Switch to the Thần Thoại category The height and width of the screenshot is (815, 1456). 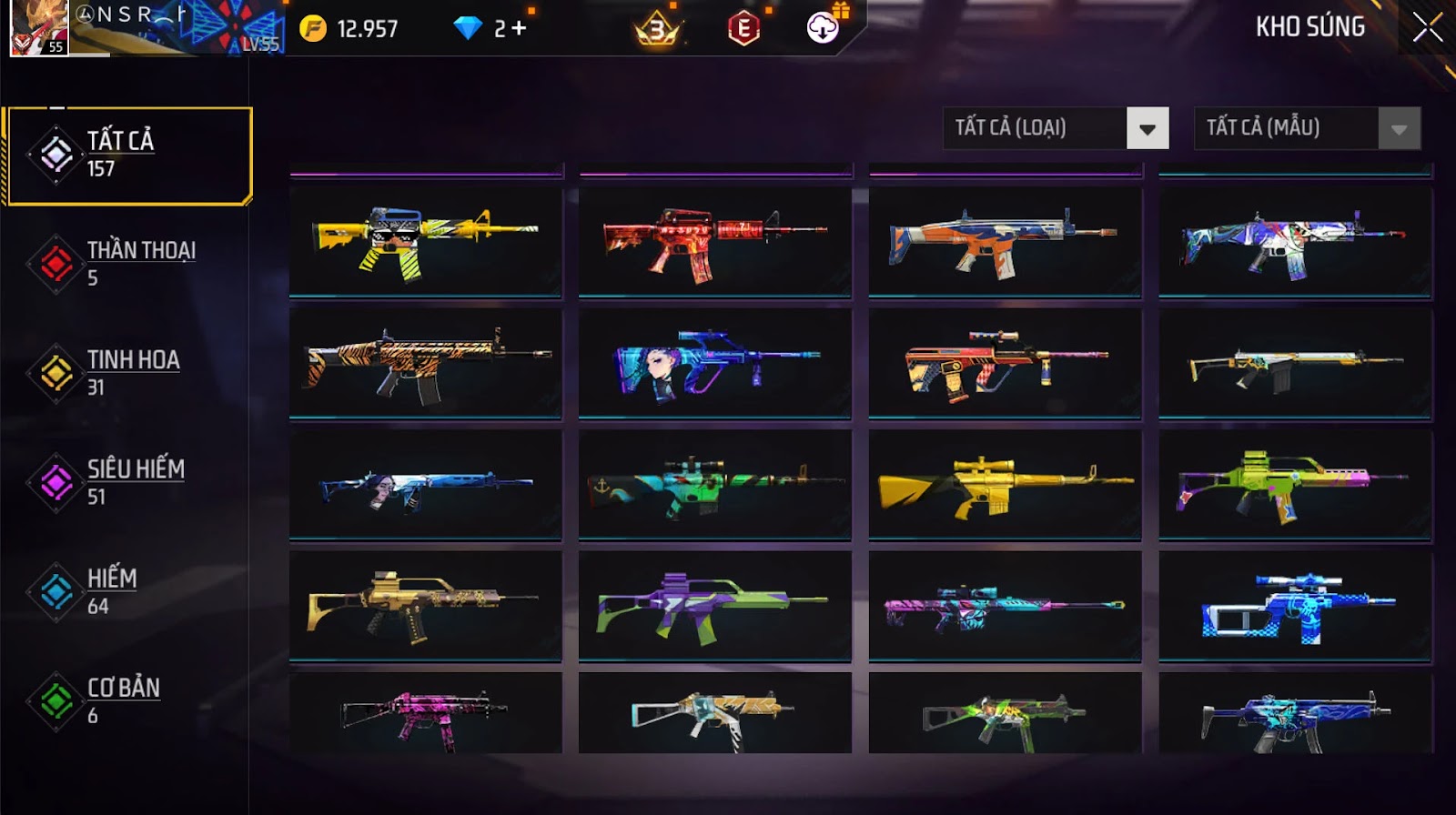tap(127, 264)
